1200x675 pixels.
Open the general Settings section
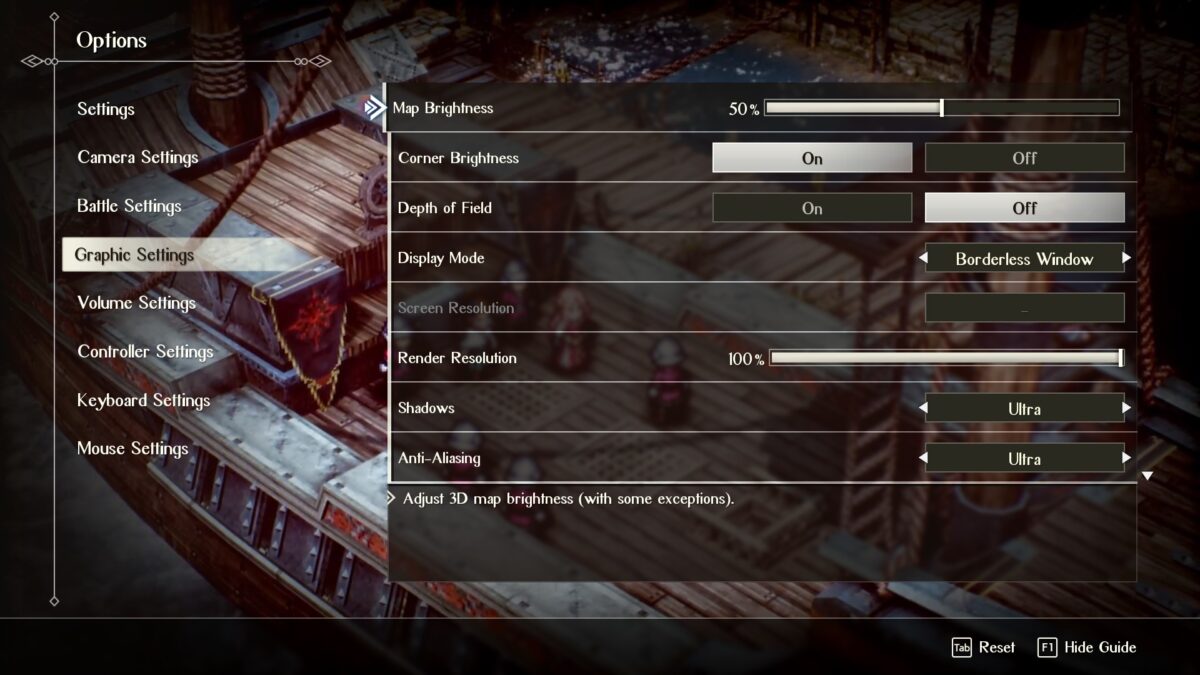tap(106, 109)
